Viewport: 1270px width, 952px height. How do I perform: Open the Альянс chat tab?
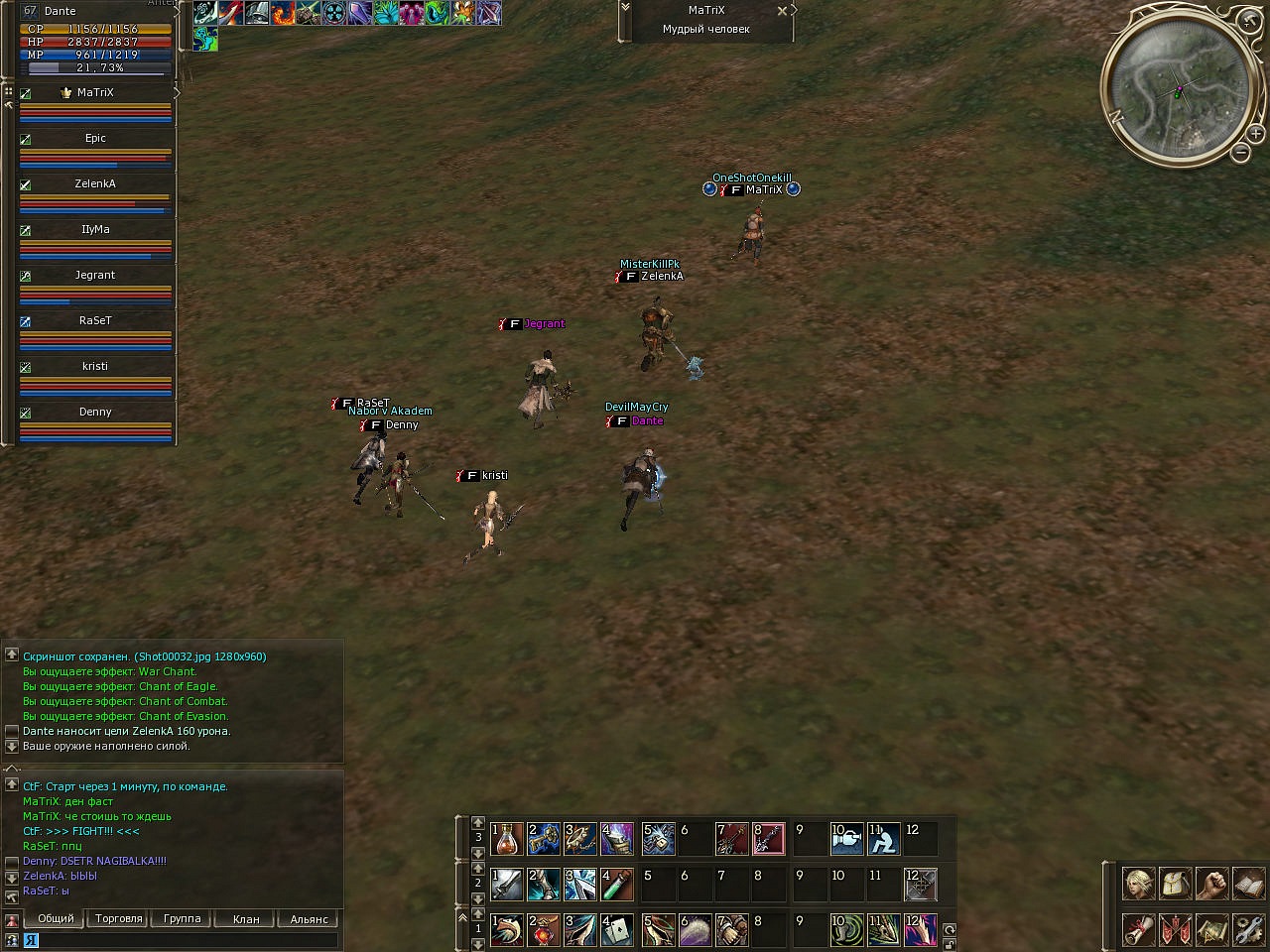pos(309,919)
